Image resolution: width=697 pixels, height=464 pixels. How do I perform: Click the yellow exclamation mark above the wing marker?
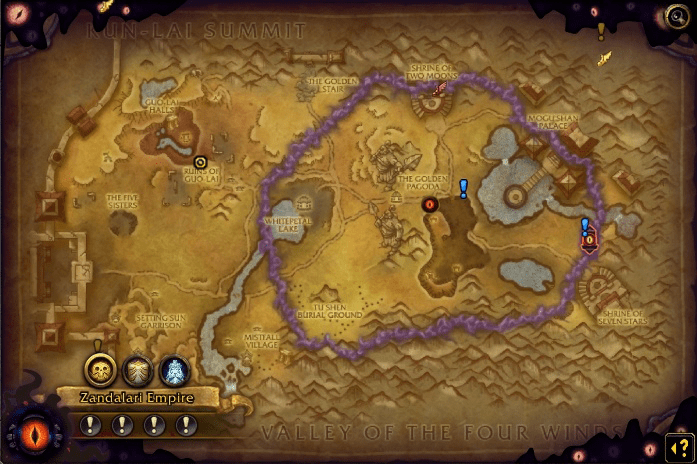[x=601, y=31]
